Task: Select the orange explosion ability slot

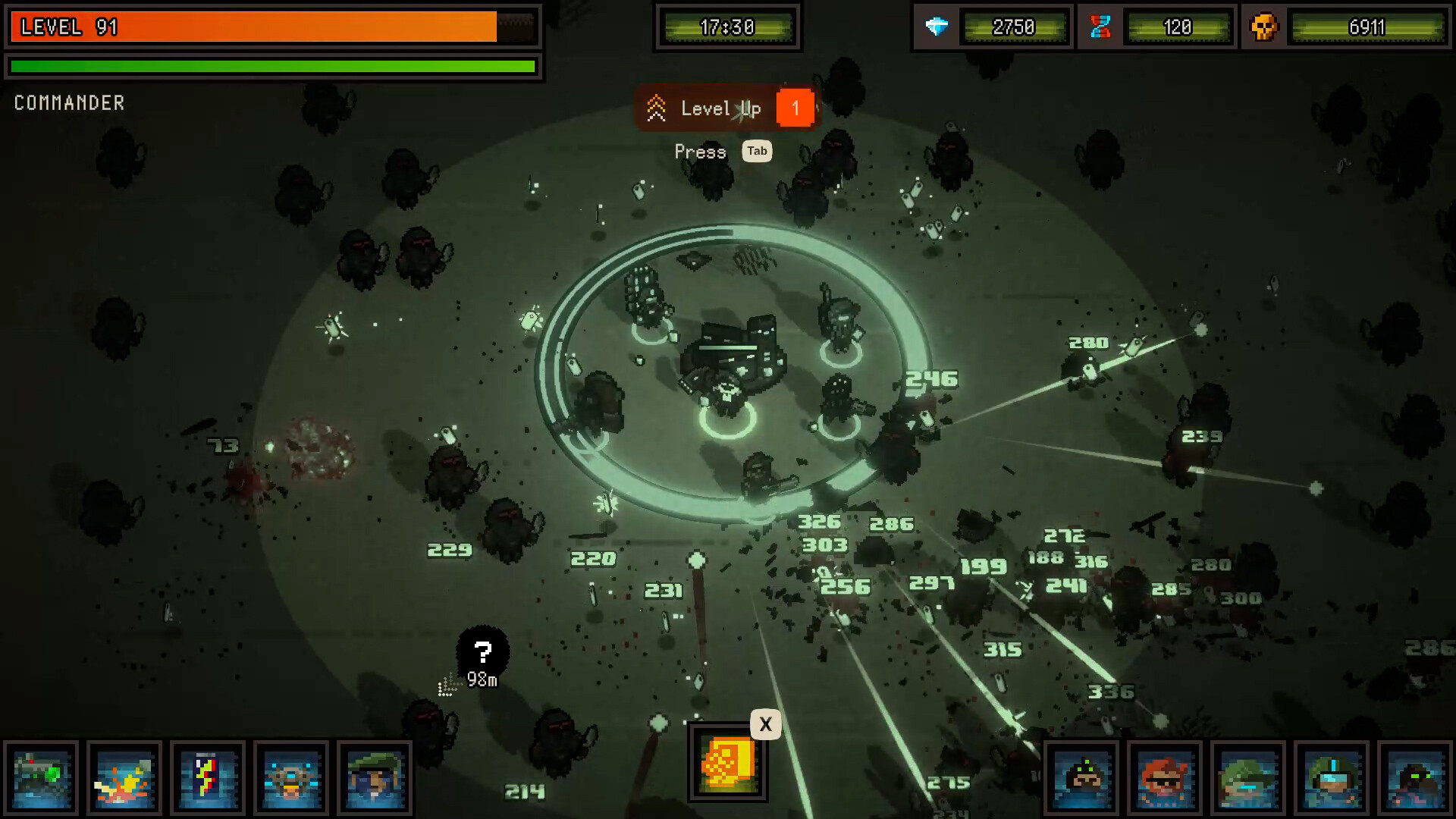Action: coord(124,778)
